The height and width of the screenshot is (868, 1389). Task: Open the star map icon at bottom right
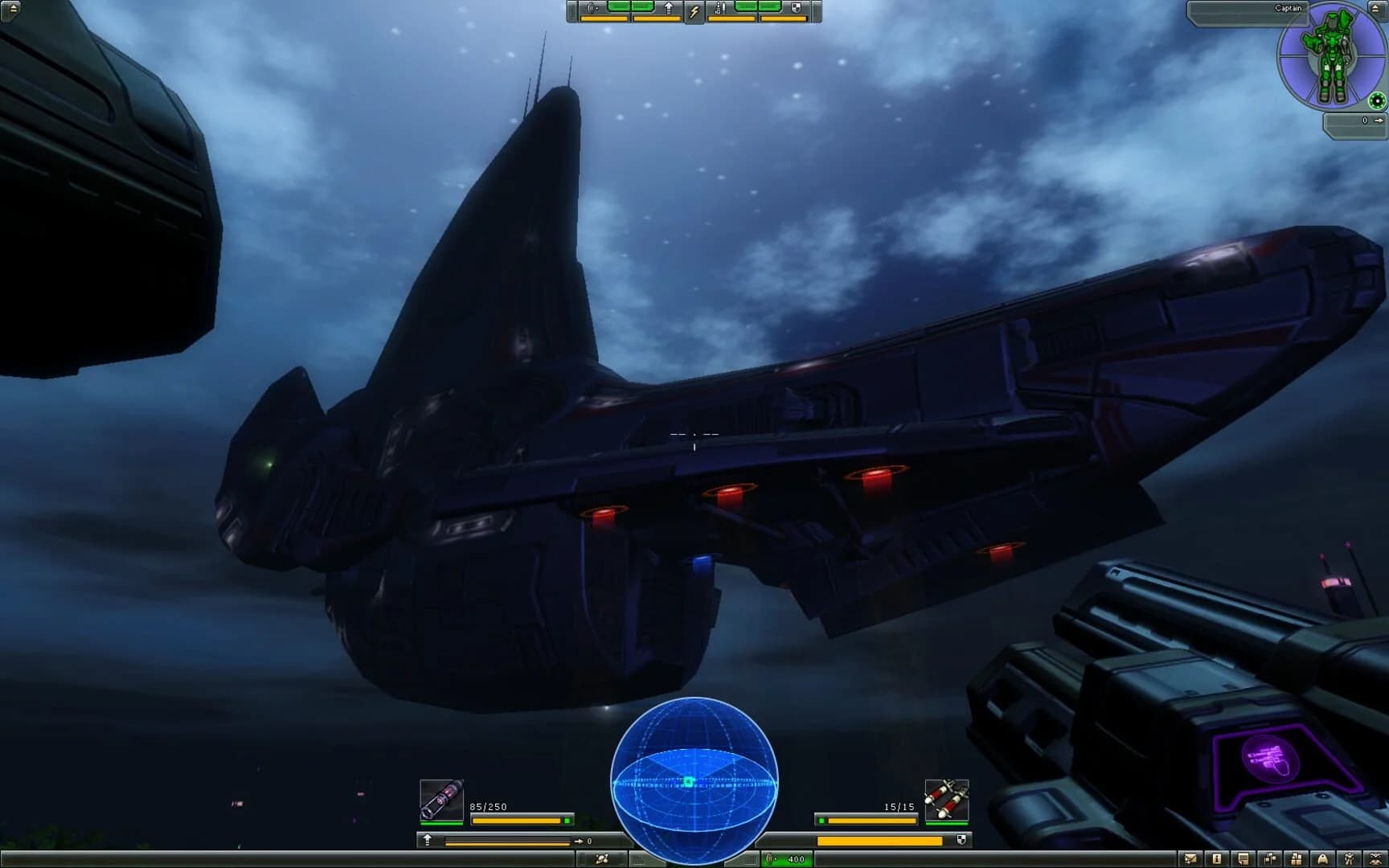coord(1376,859)
